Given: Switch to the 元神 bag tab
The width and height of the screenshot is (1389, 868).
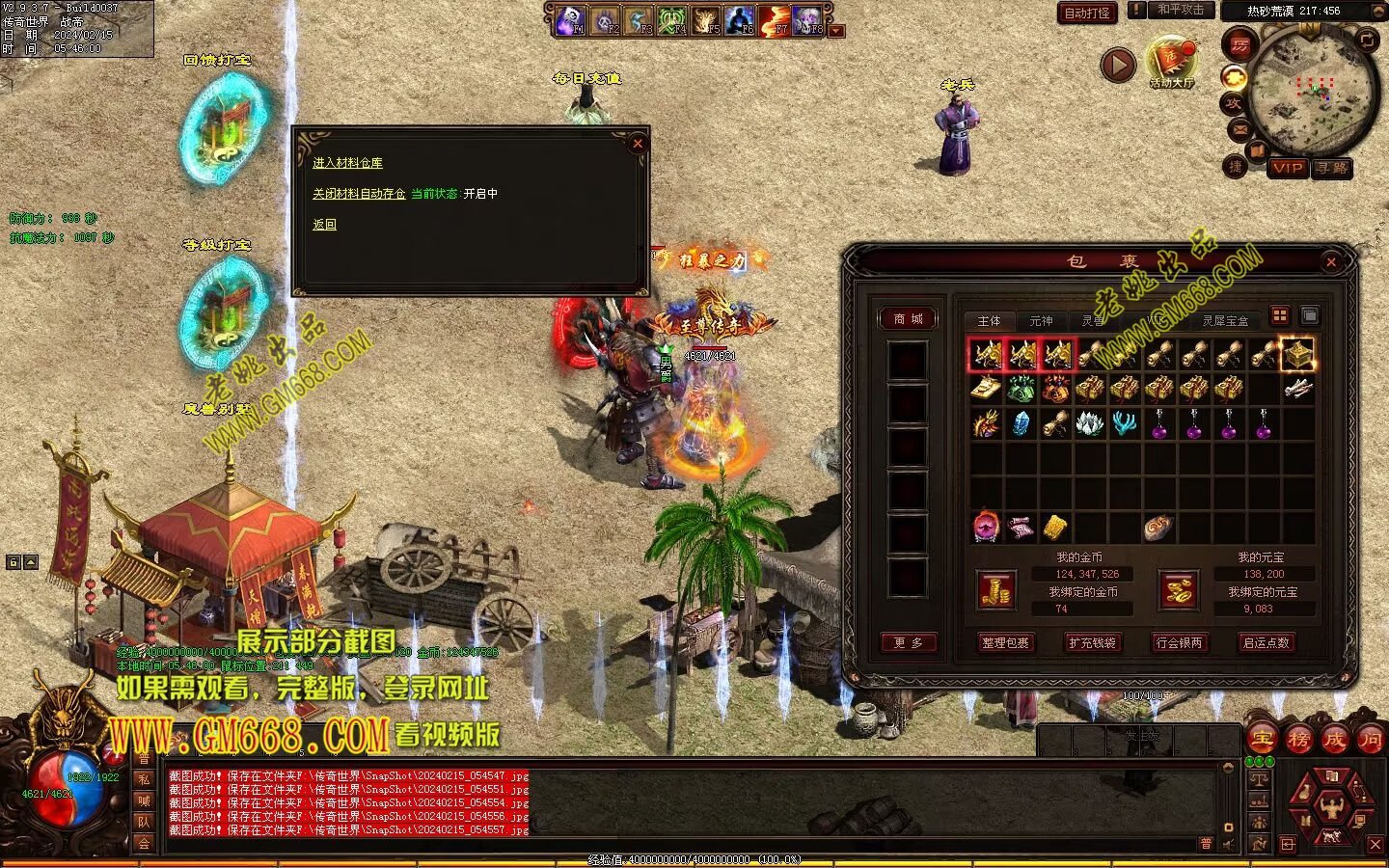Looking at the screenshot, I should 1041,321.
